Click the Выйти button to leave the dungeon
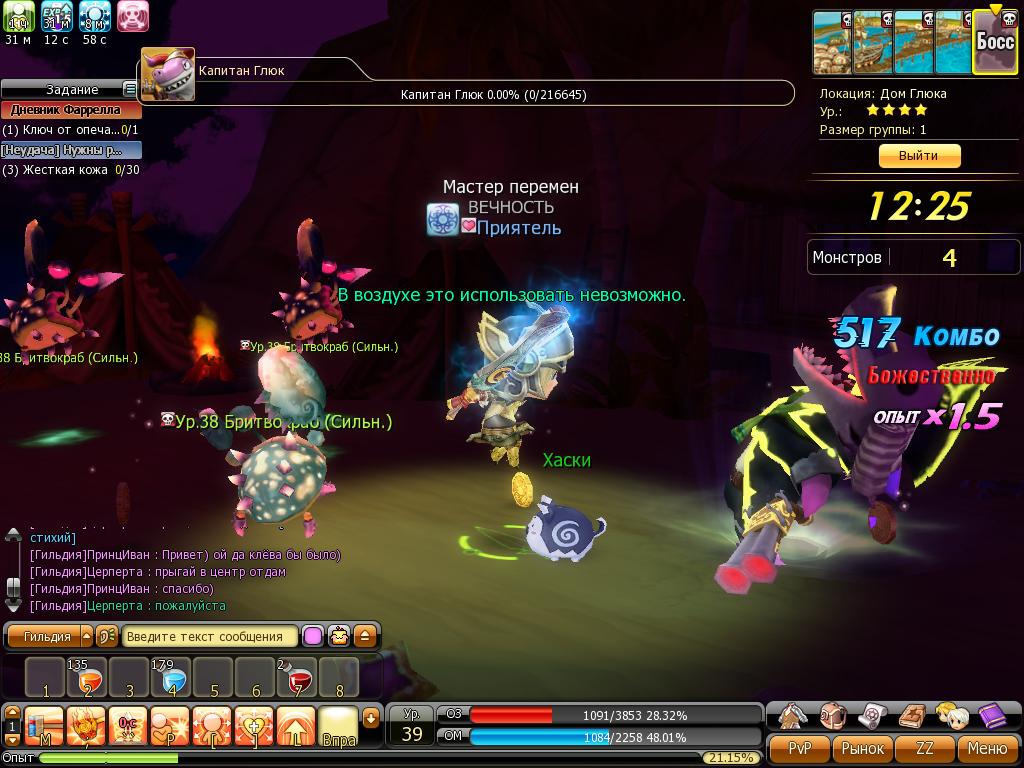 pos(918,156)
